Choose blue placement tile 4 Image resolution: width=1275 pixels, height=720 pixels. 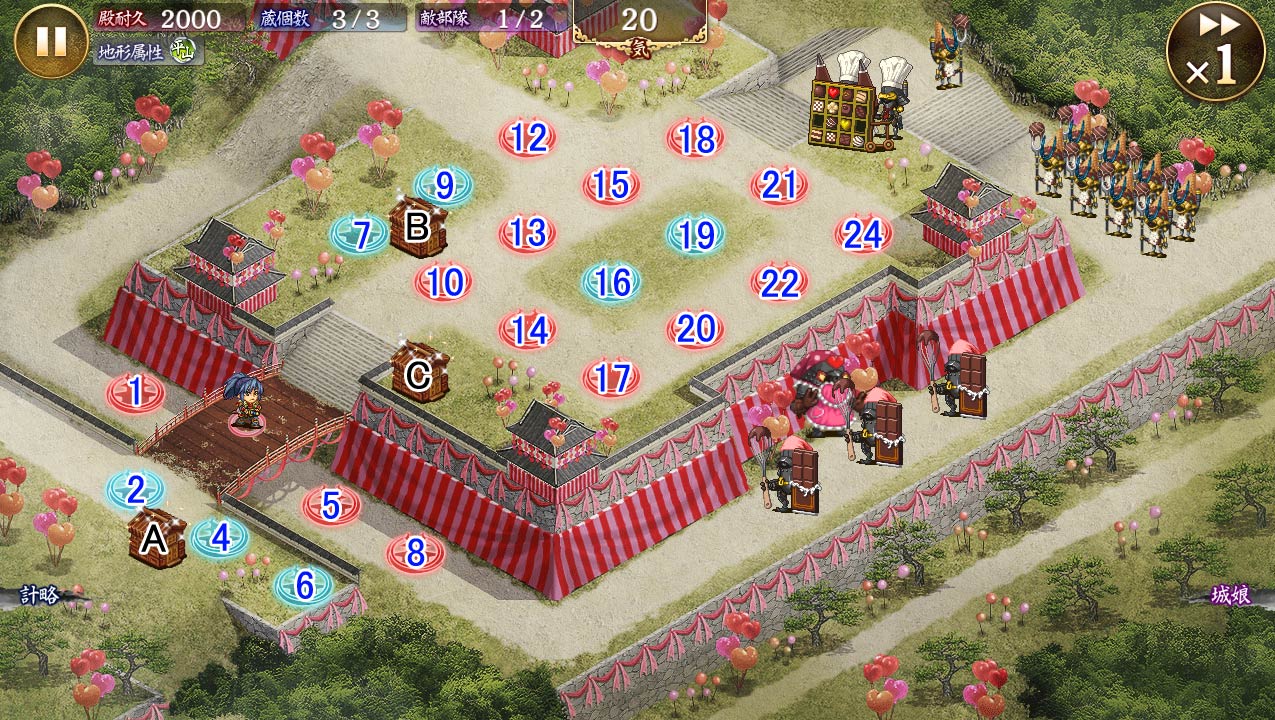[x=220, y=538]
